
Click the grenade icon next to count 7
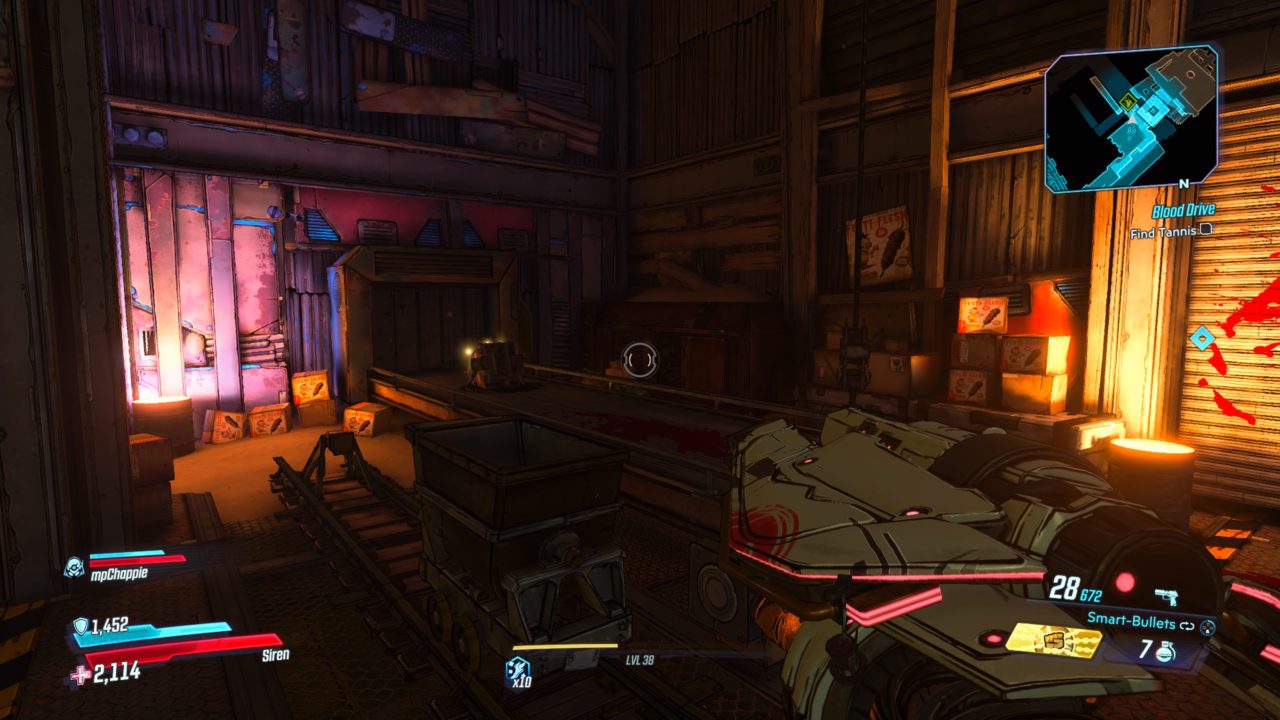coord(1164,651)
